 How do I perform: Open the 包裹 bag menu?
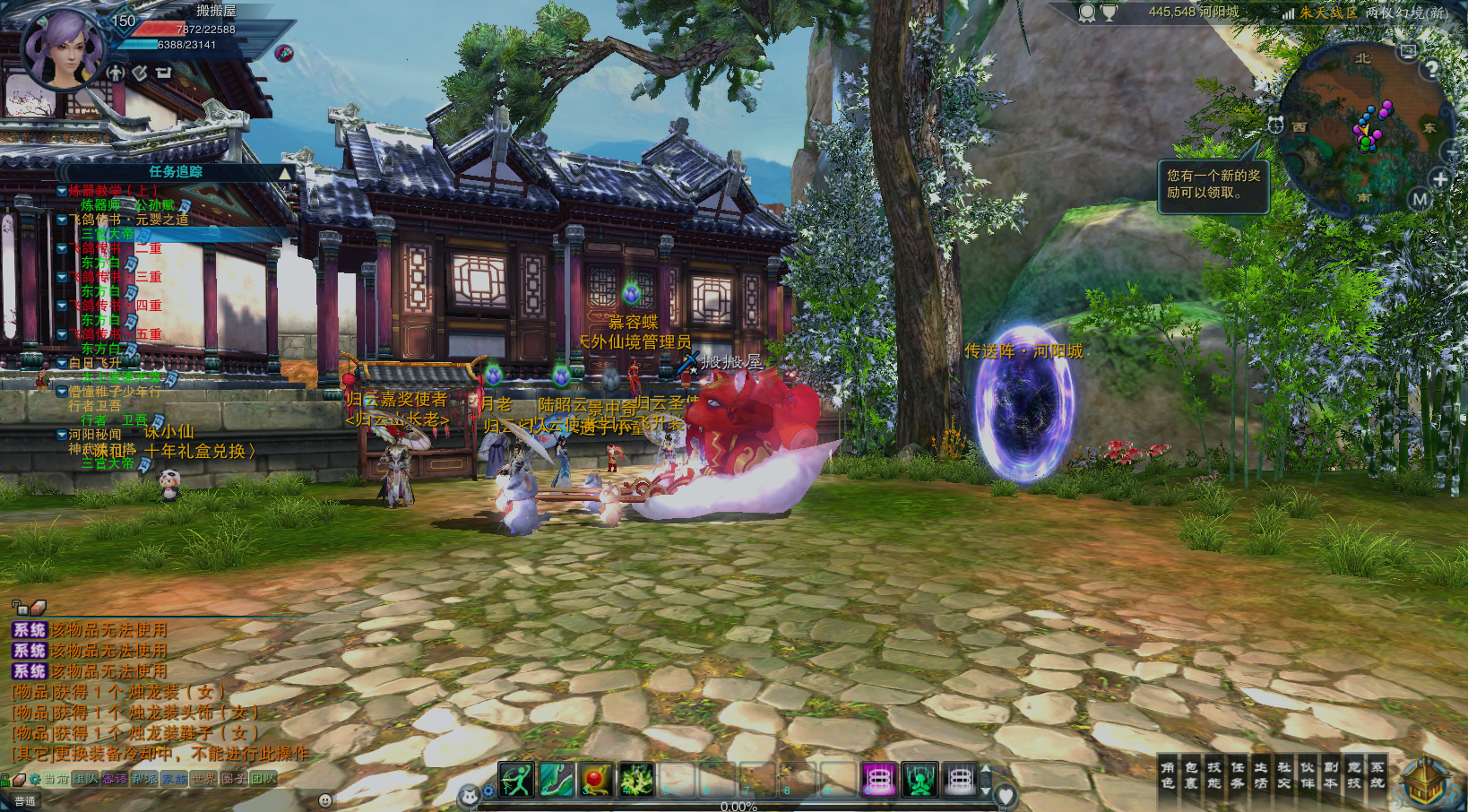pos(1190,775)
